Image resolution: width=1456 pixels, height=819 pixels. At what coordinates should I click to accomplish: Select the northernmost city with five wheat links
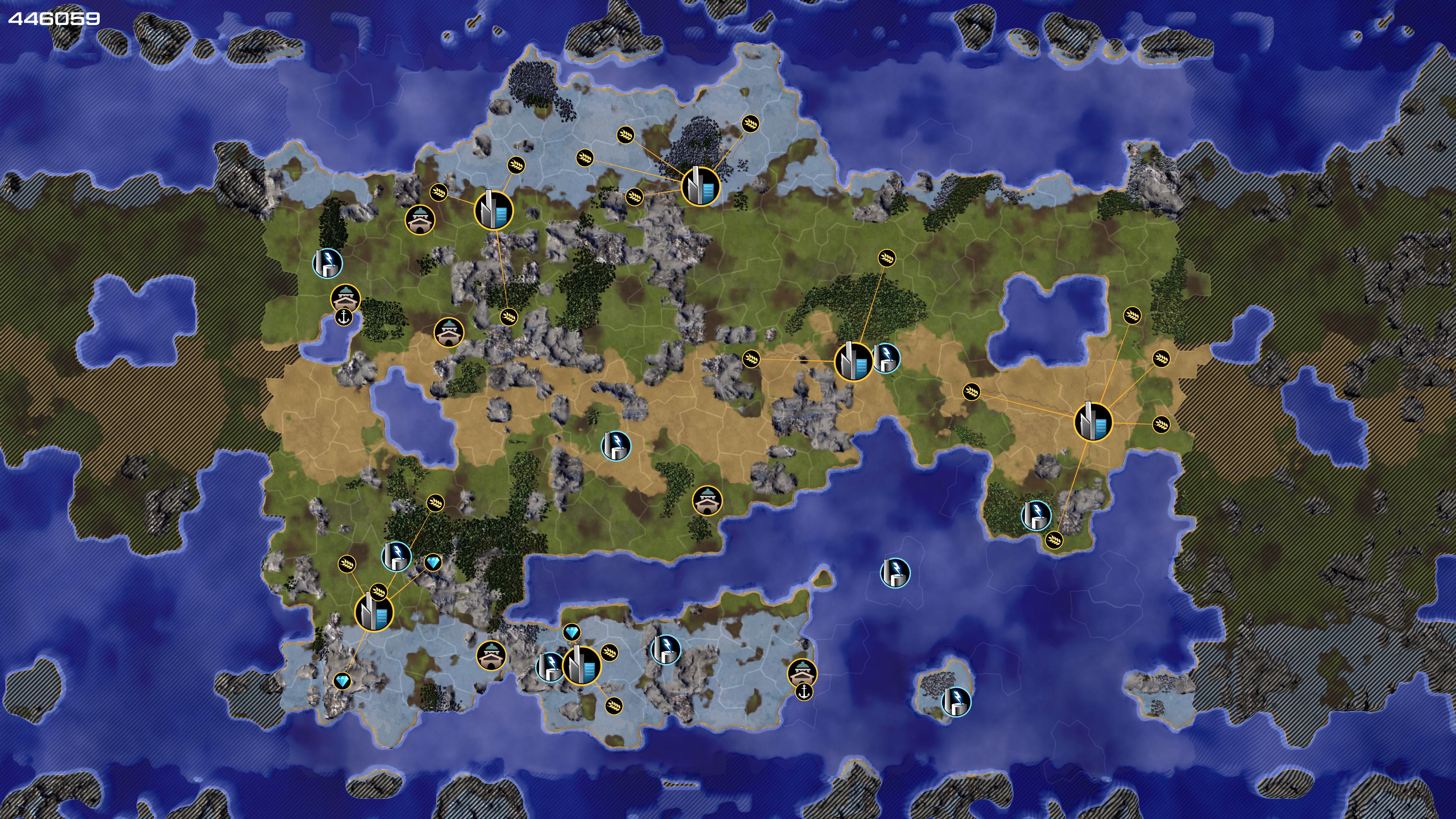point(700,186)
